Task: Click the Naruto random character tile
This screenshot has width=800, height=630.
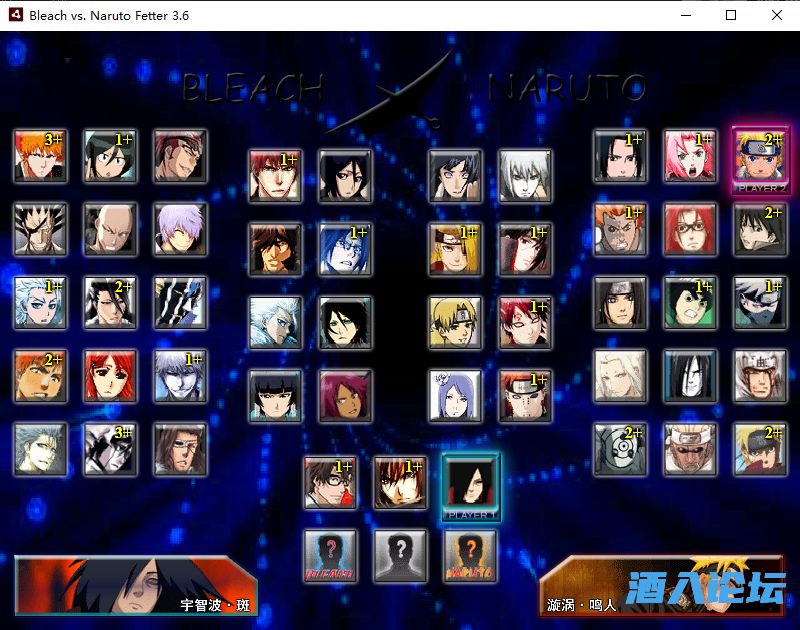Action: coord(470,556)
